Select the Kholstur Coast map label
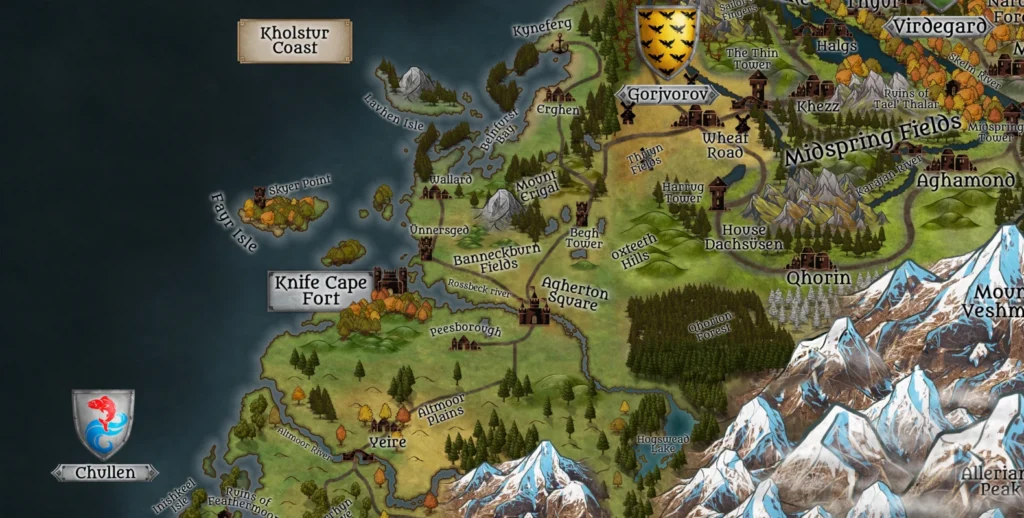Screen dimensions: 1024x518 pyautogui.click(x=294, y=41)
